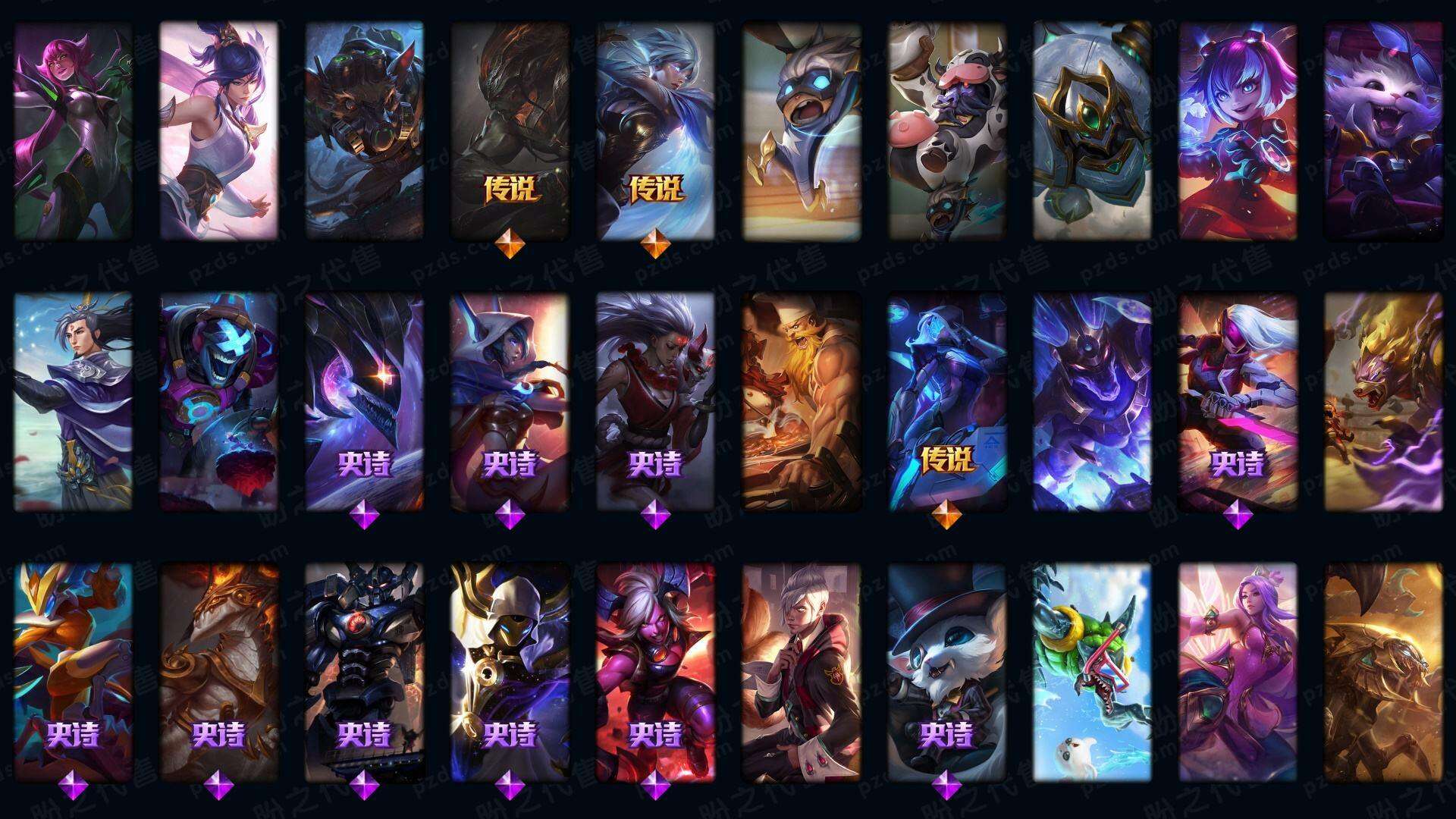Select the green crocodile in the sky card
Image resolution: width=1456 pixels, height=819 pixels.
point(1092,672)
